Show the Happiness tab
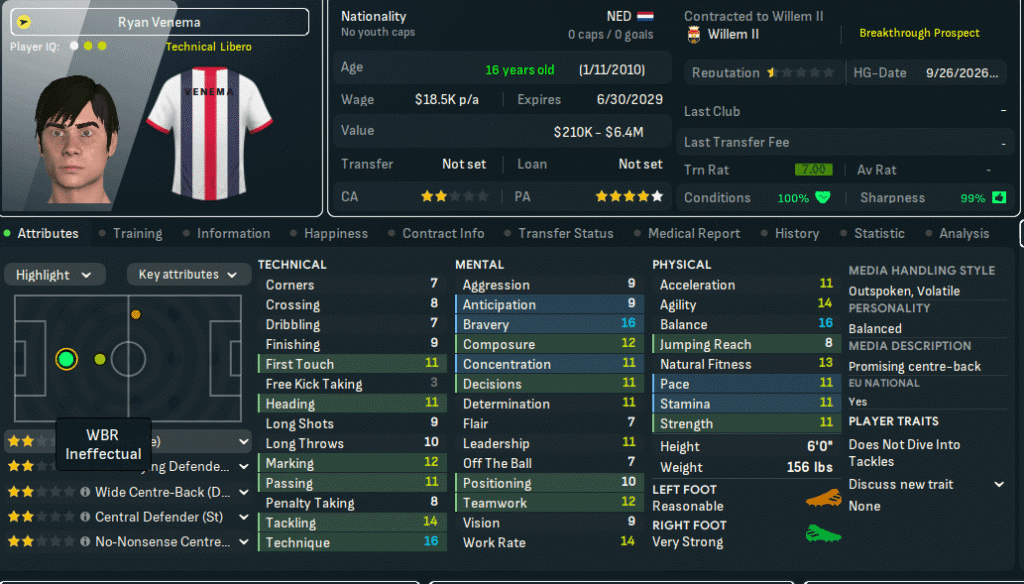 335,233
